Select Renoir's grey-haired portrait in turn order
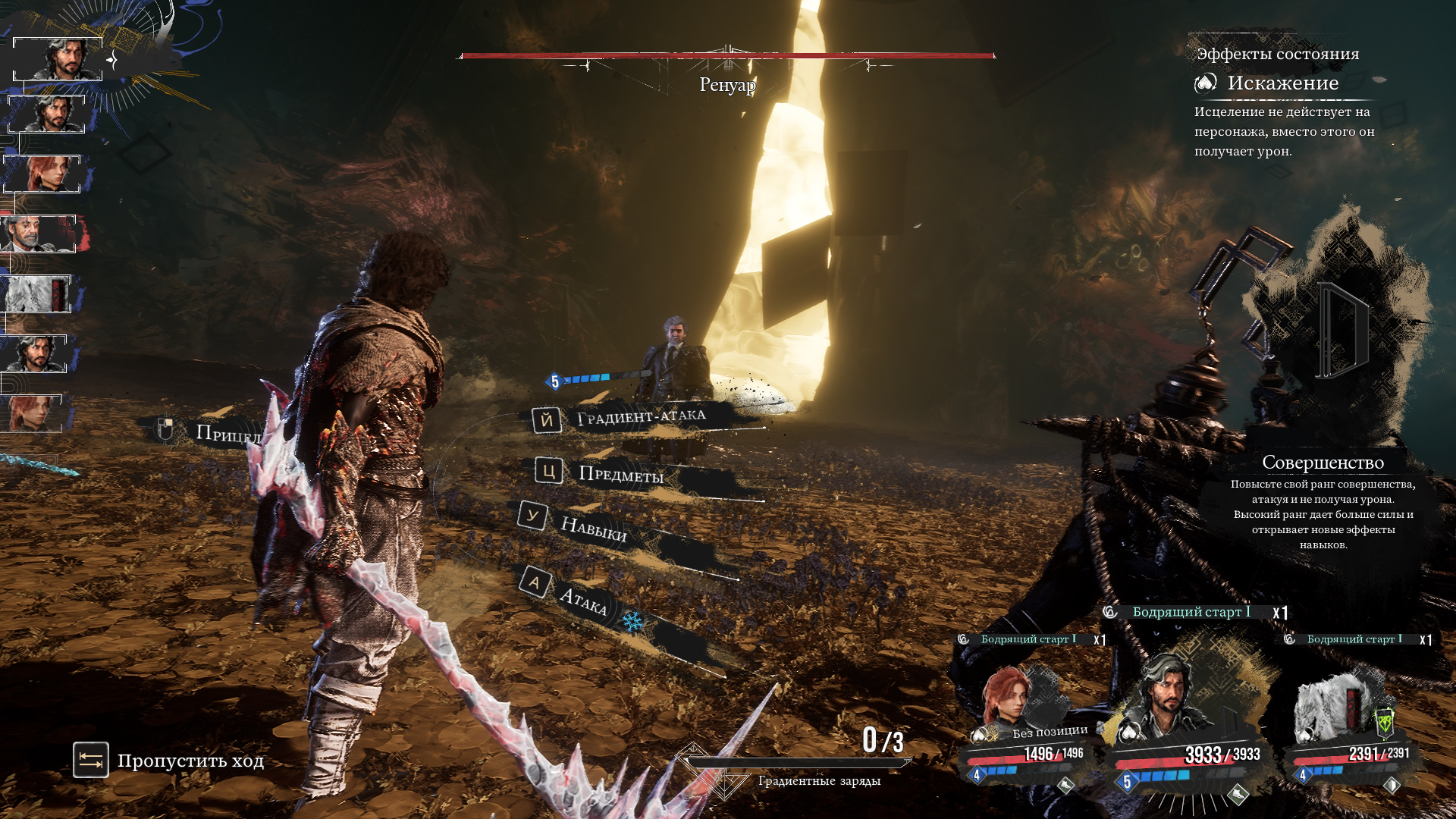Viewport: 1456px width, 819px height. click(x=38, y=234)
